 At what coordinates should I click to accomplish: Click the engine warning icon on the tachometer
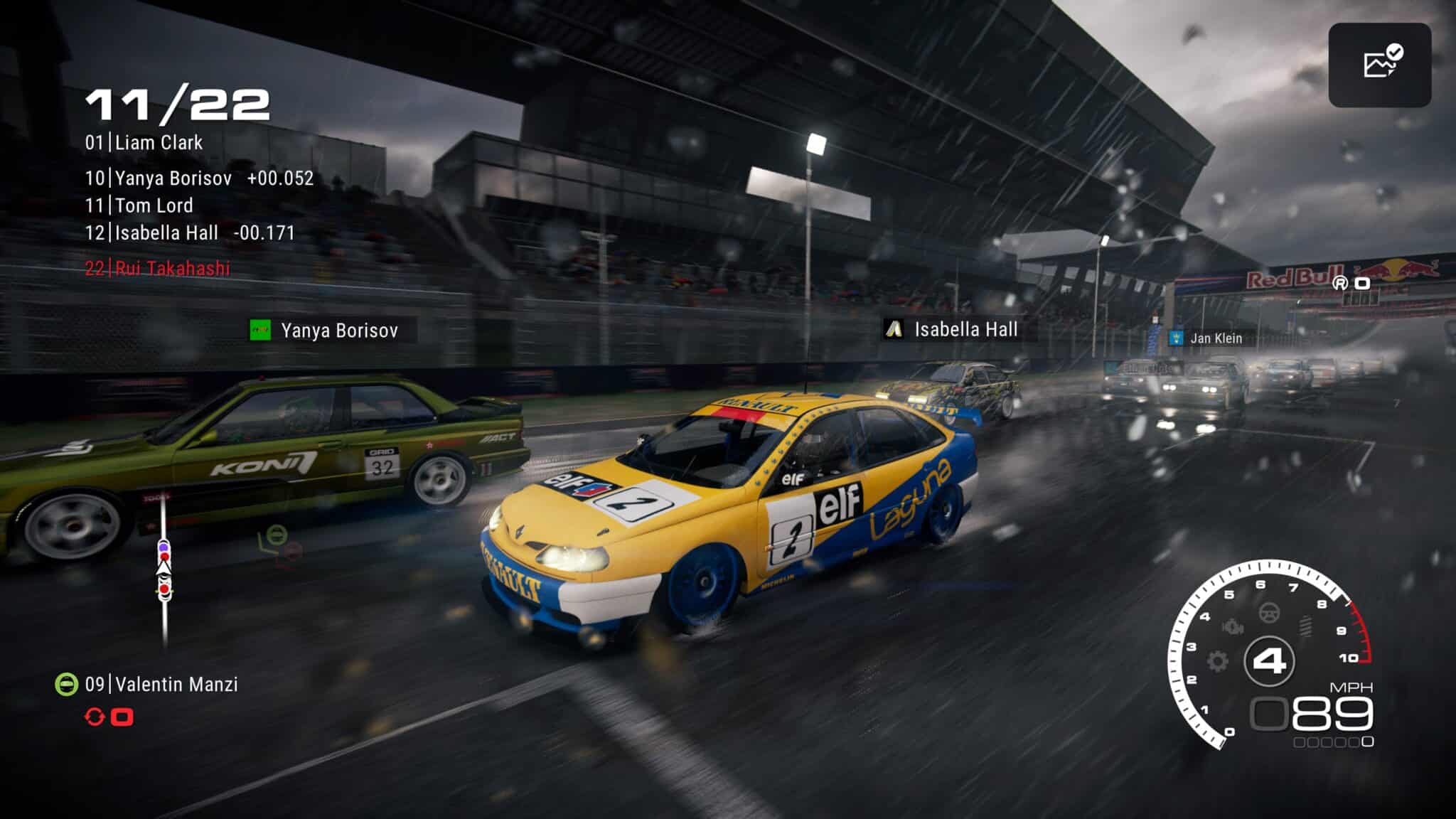pos(1232,626)
